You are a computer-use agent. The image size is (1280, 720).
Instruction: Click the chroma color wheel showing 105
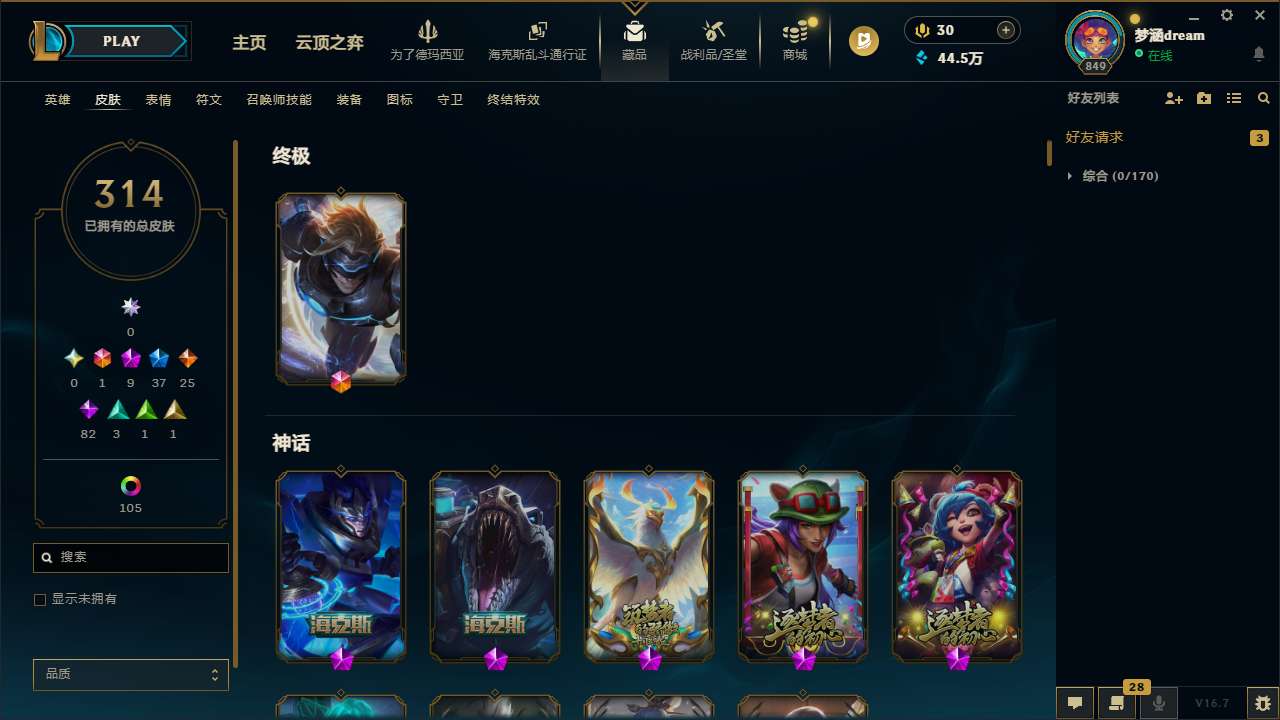tap(130, 486)
